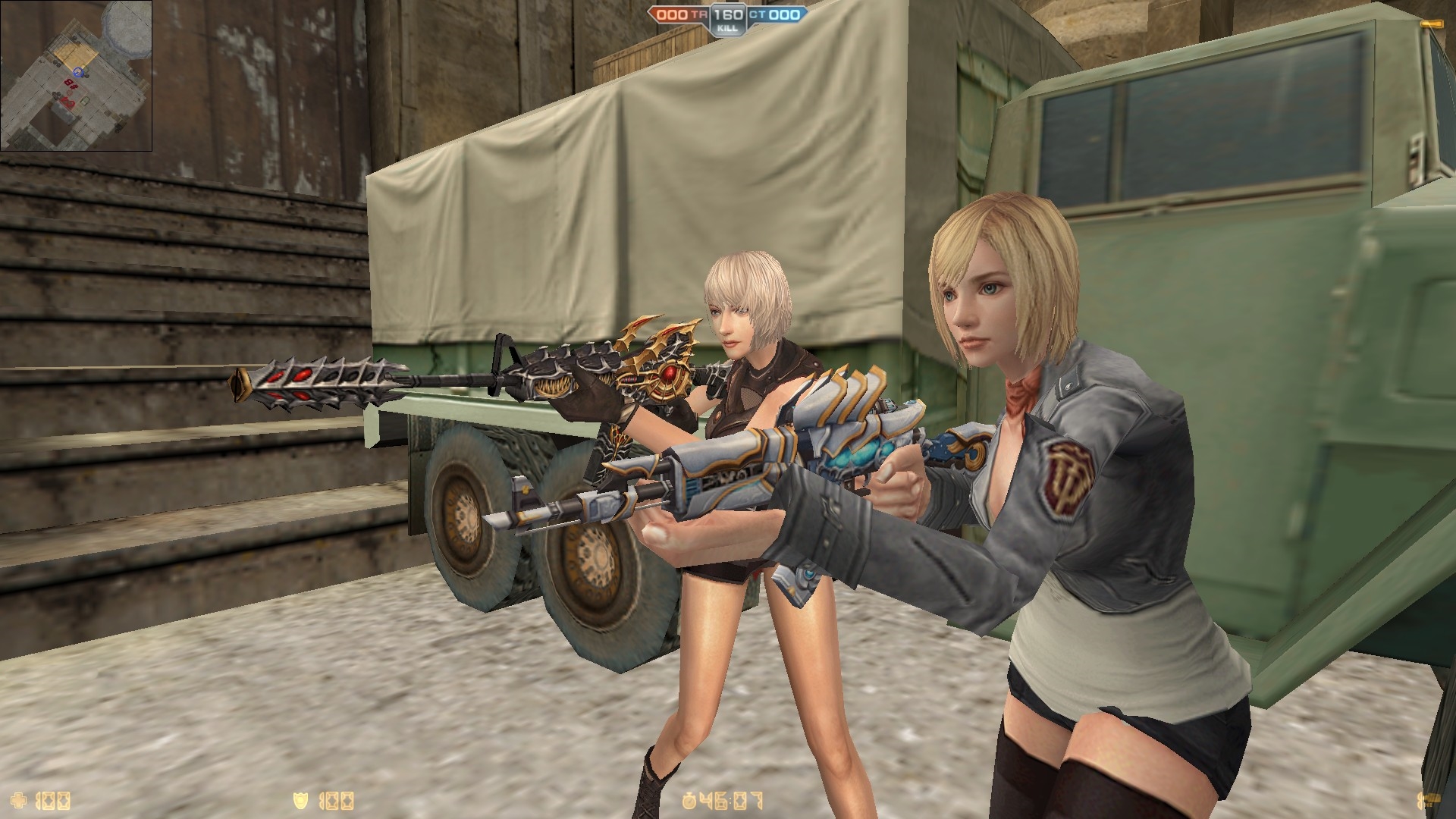Viewport: 1456px width, 819px height.
Task: Toggle the CT team score panel
Action: [780, 13]
